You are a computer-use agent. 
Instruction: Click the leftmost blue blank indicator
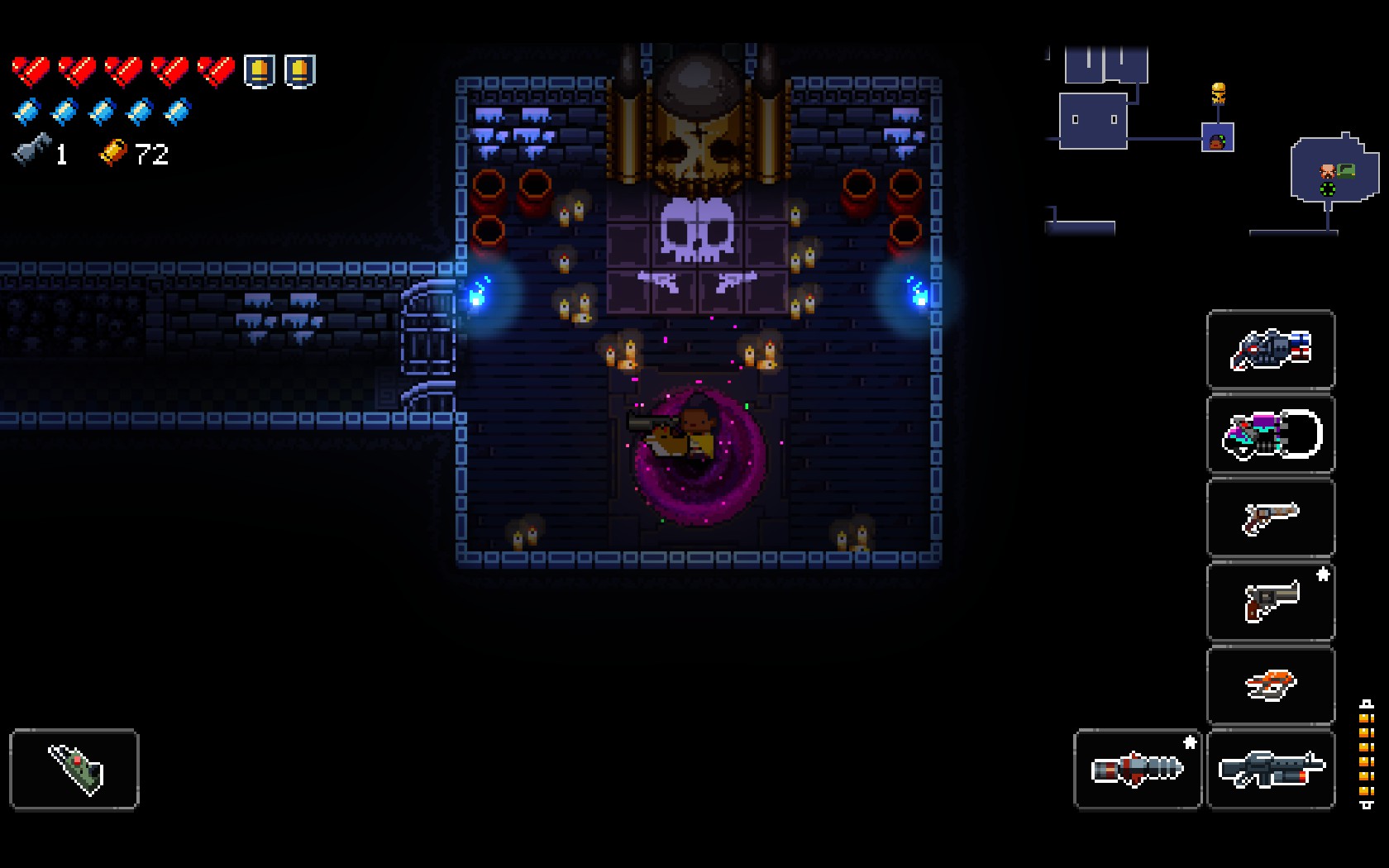(x=29, y=112)
